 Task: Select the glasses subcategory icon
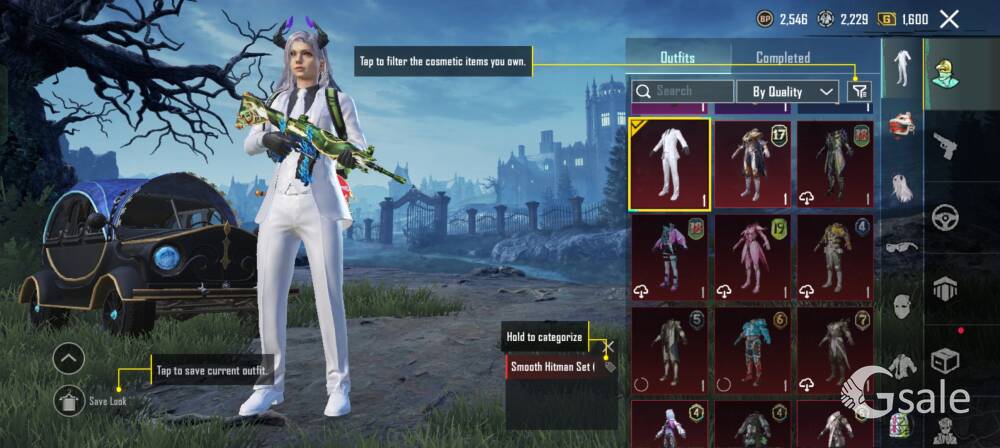901,247
